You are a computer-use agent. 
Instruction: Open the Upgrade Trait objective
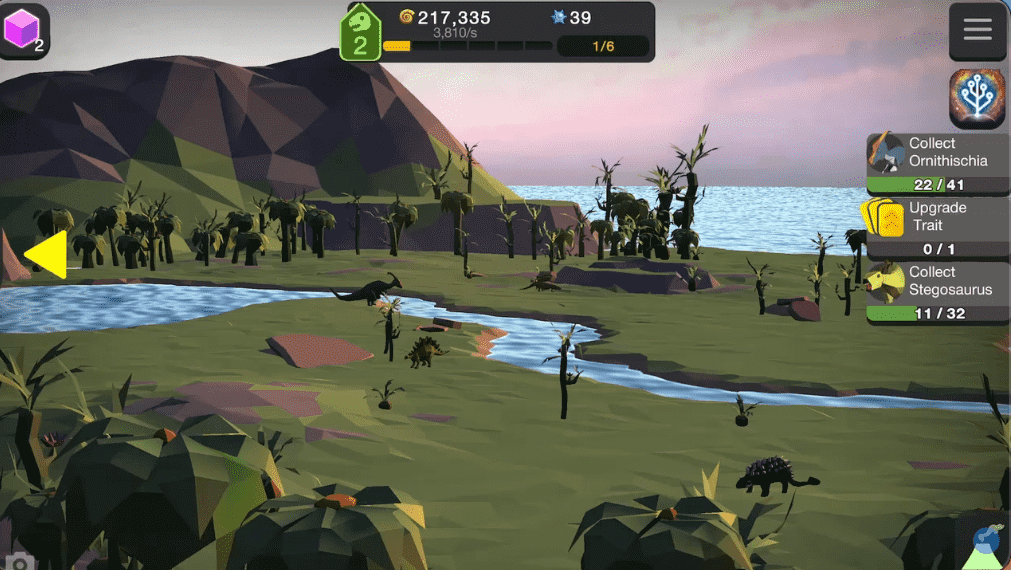tap(937, 227)
